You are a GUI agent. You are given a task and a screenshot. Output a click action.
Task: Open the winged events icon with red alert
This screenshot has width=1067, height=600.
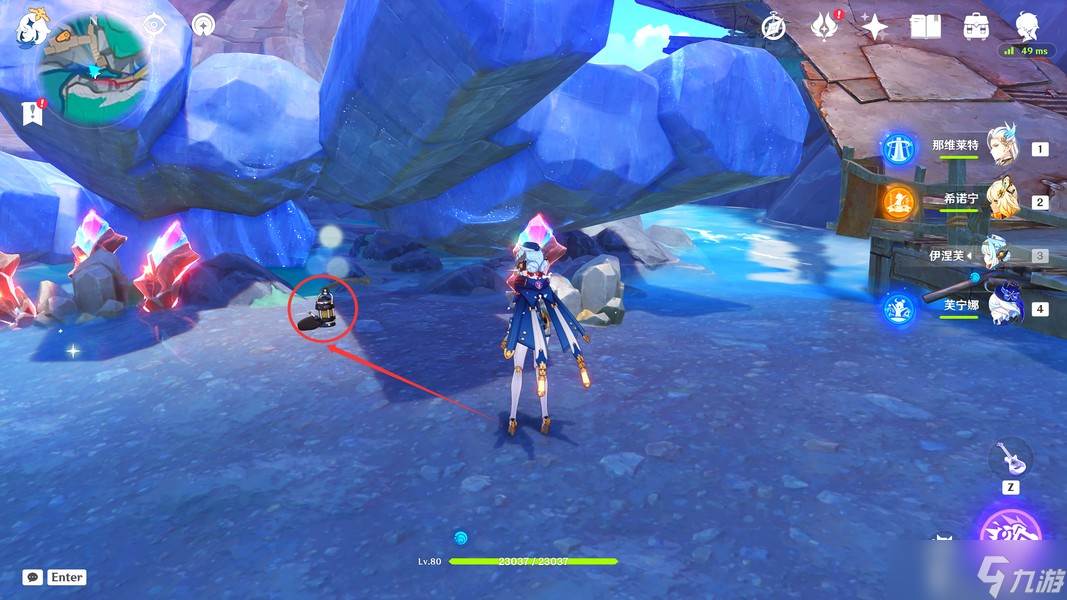(x=825, y=27)
